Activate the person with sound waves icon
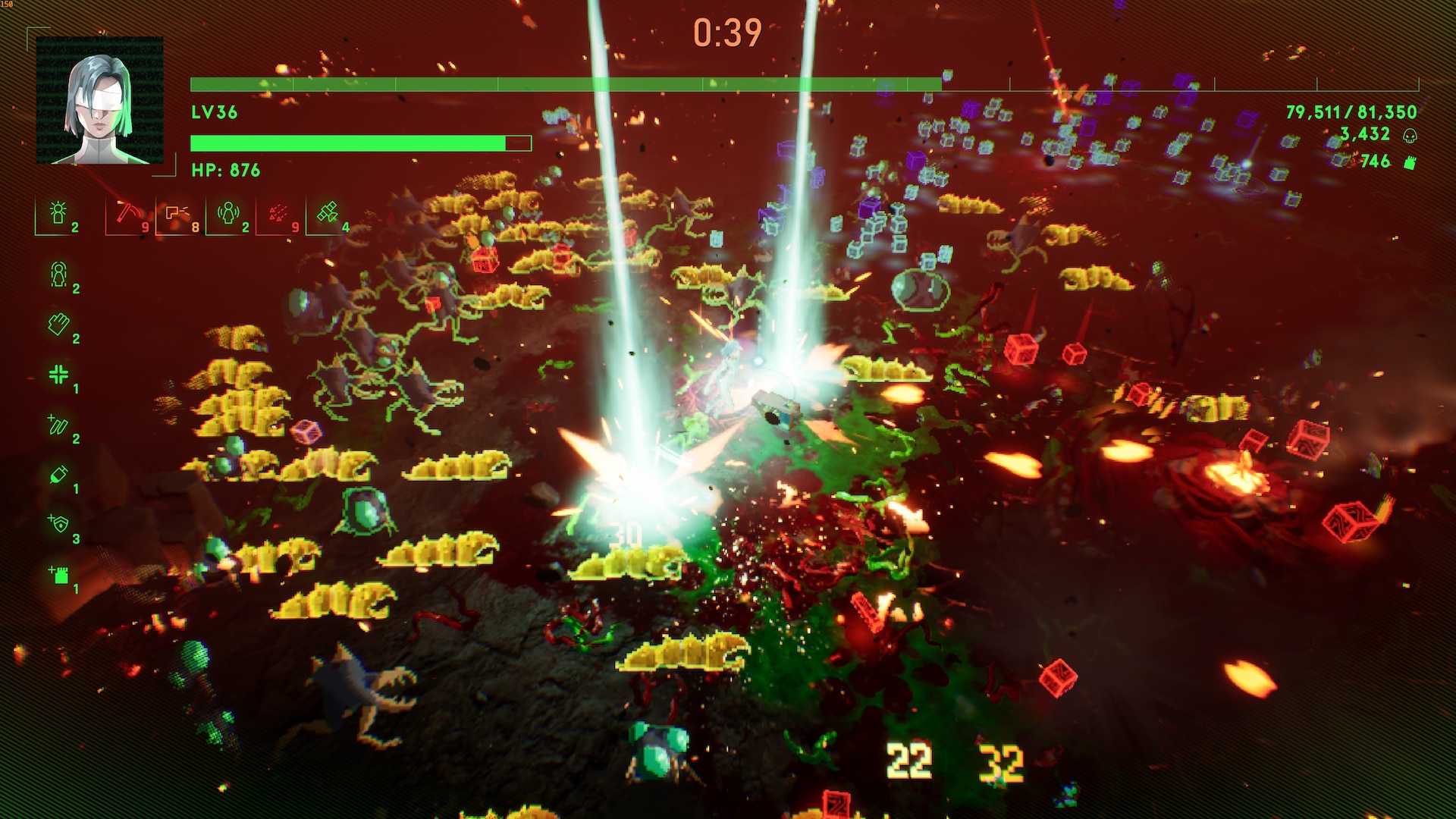 point(227,213)
